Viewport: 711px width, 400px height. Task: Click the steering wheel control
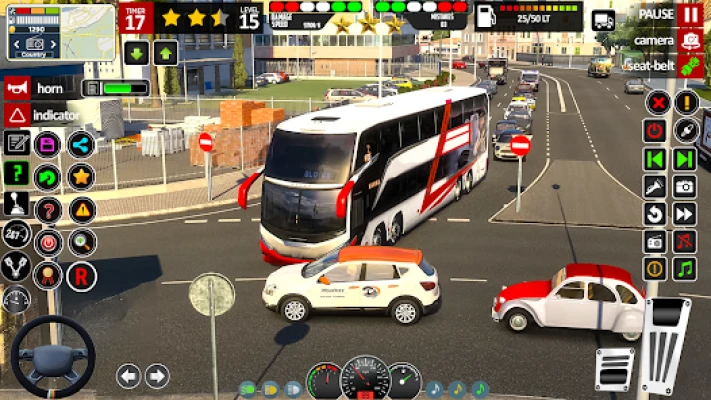point(52,357)
